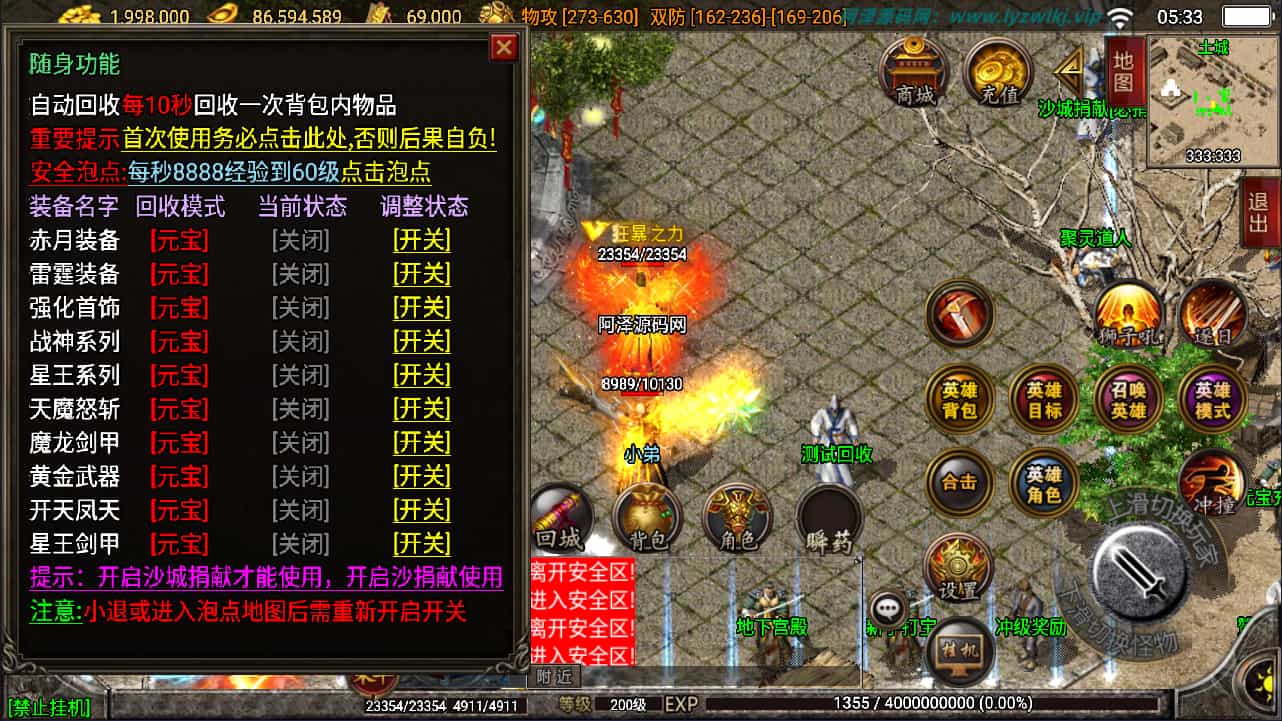Open the 英雄背包 (Hero Bag) icon
This screenshot has height=721, width=1282.
[960, 398]
